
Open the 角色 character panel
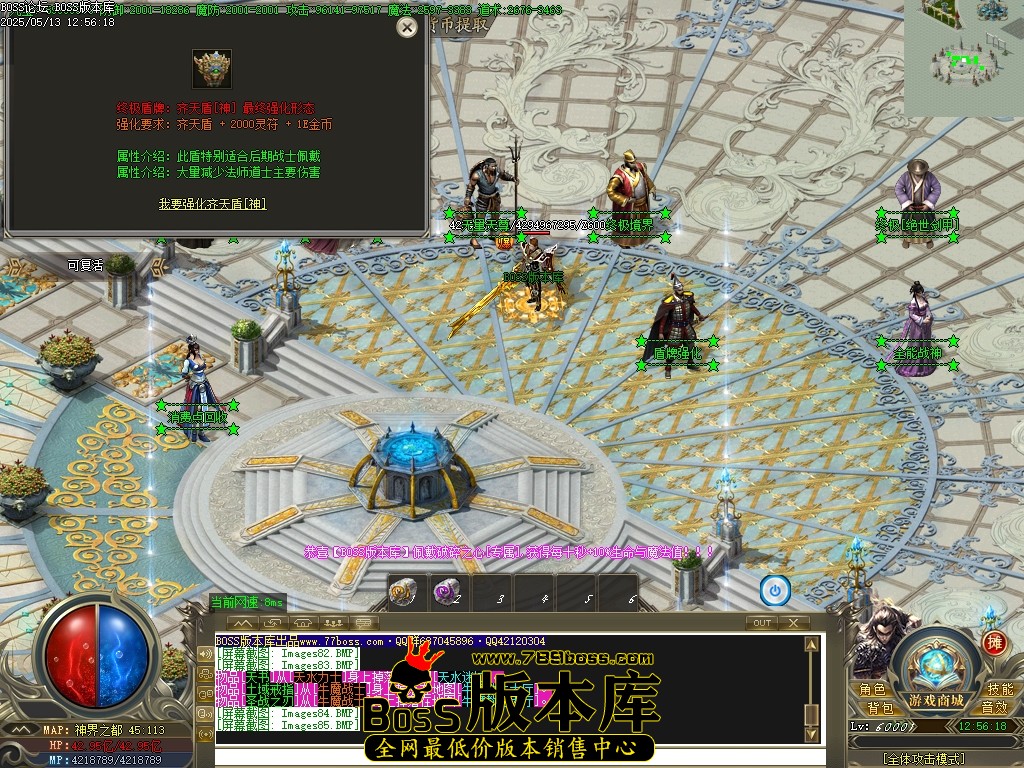pos(872,689)
